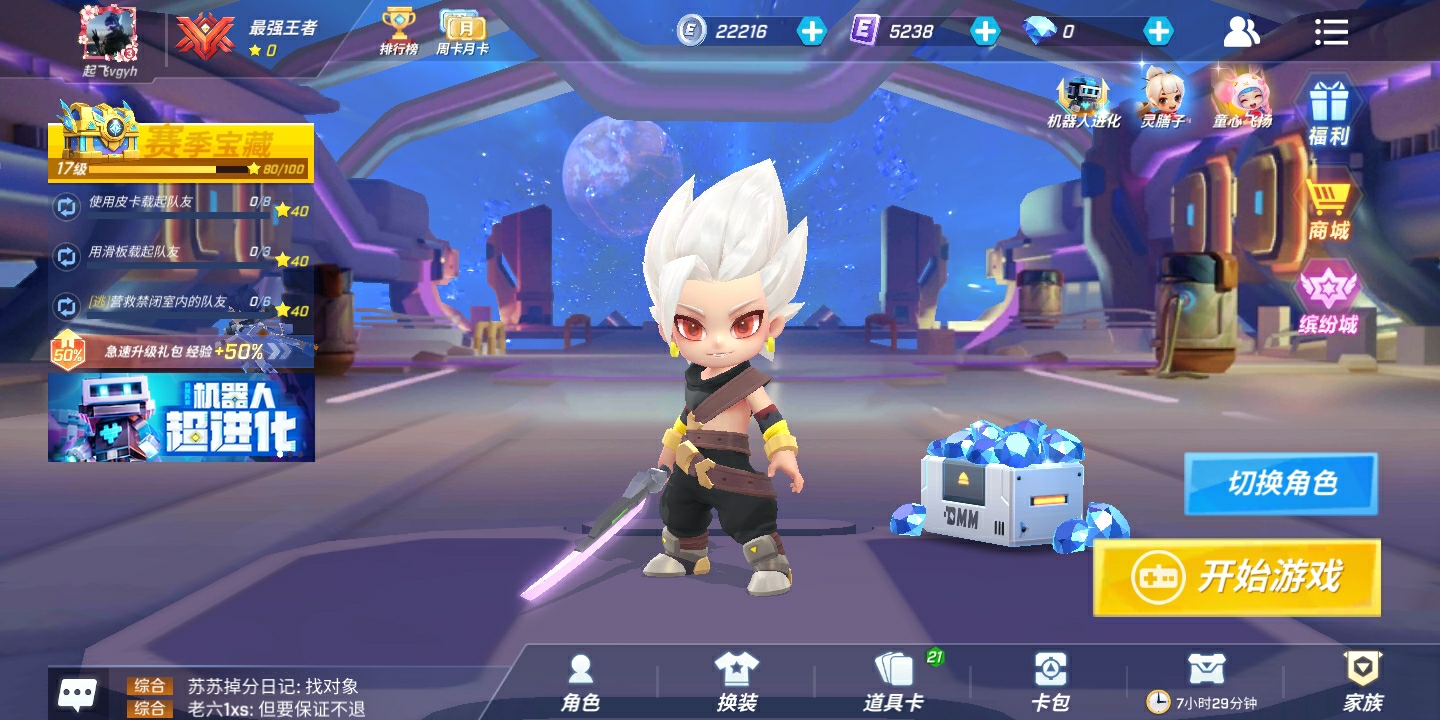Enter the 商城 shop
The image size is (1440, 720).
click(1329, 208)
